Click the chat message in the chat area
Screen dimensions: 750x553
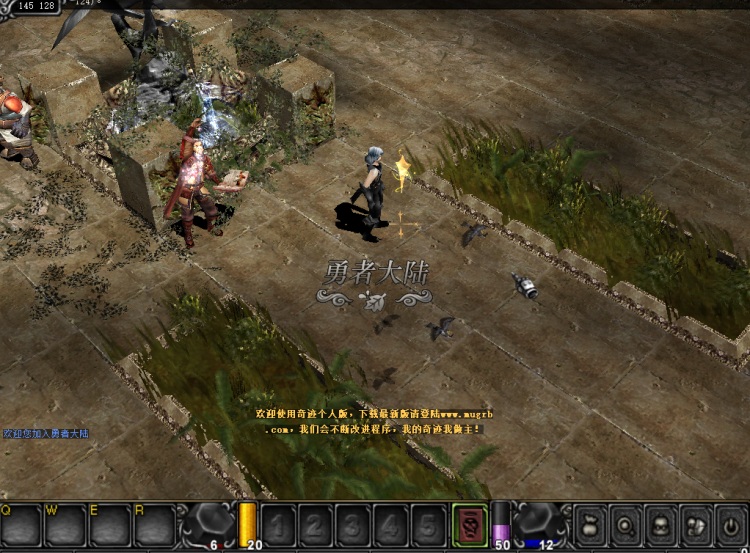(46, 434)
